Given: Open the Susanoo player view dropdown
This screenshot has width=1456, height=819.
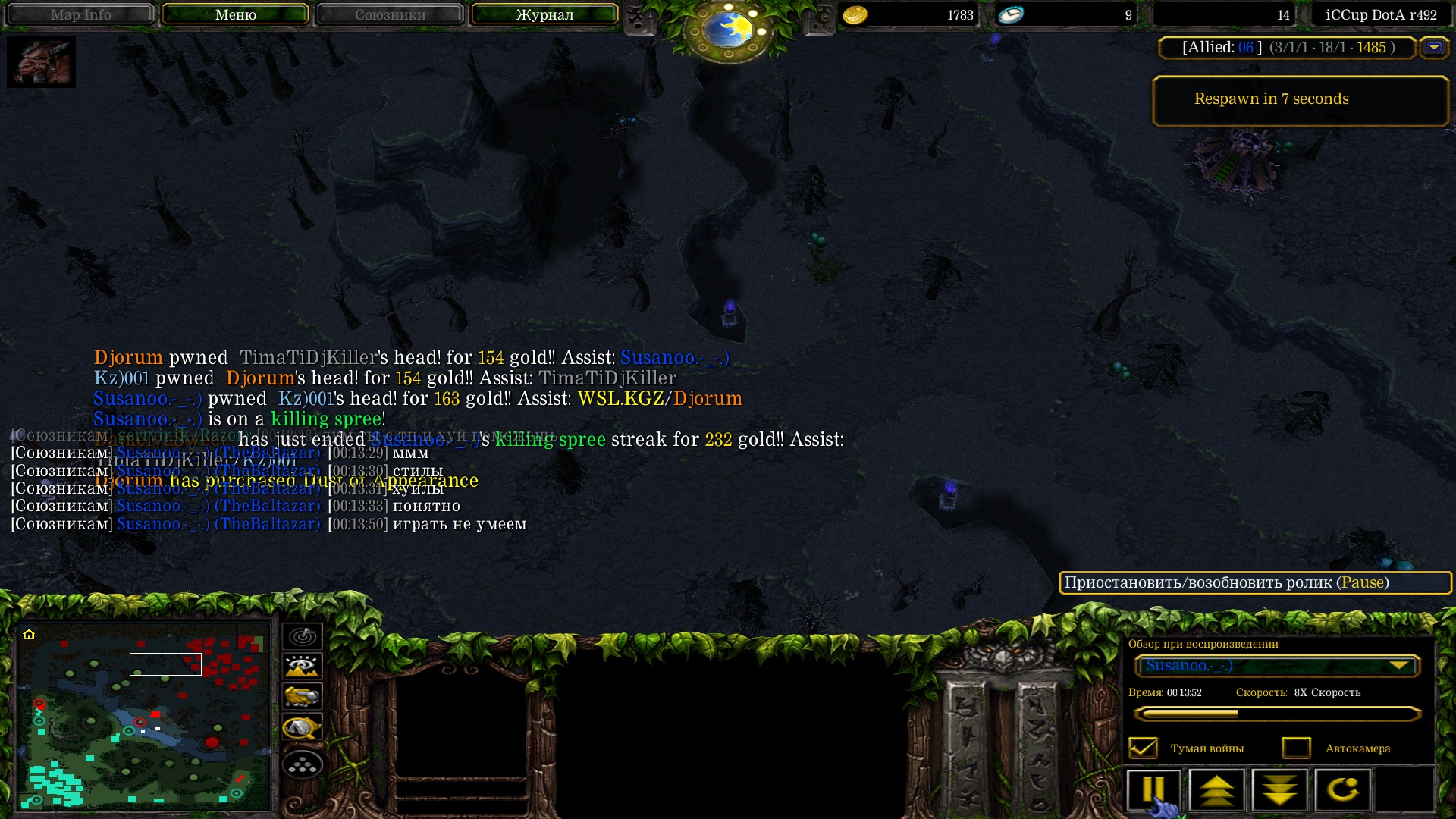Looking at the screenshot, I should (x=1277, y=666).
